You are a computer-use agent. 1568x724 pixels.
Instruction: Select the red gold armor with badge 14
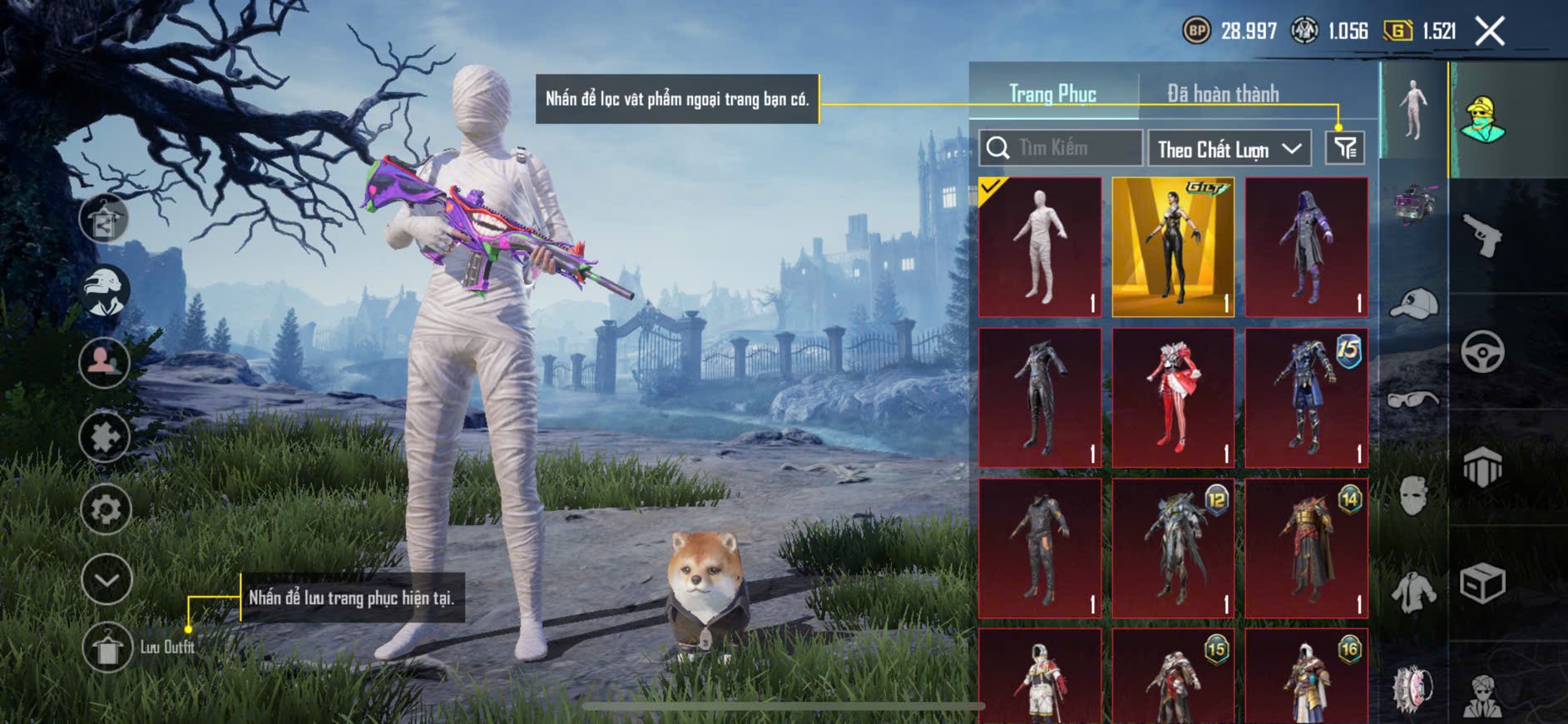coord(1307,548)
